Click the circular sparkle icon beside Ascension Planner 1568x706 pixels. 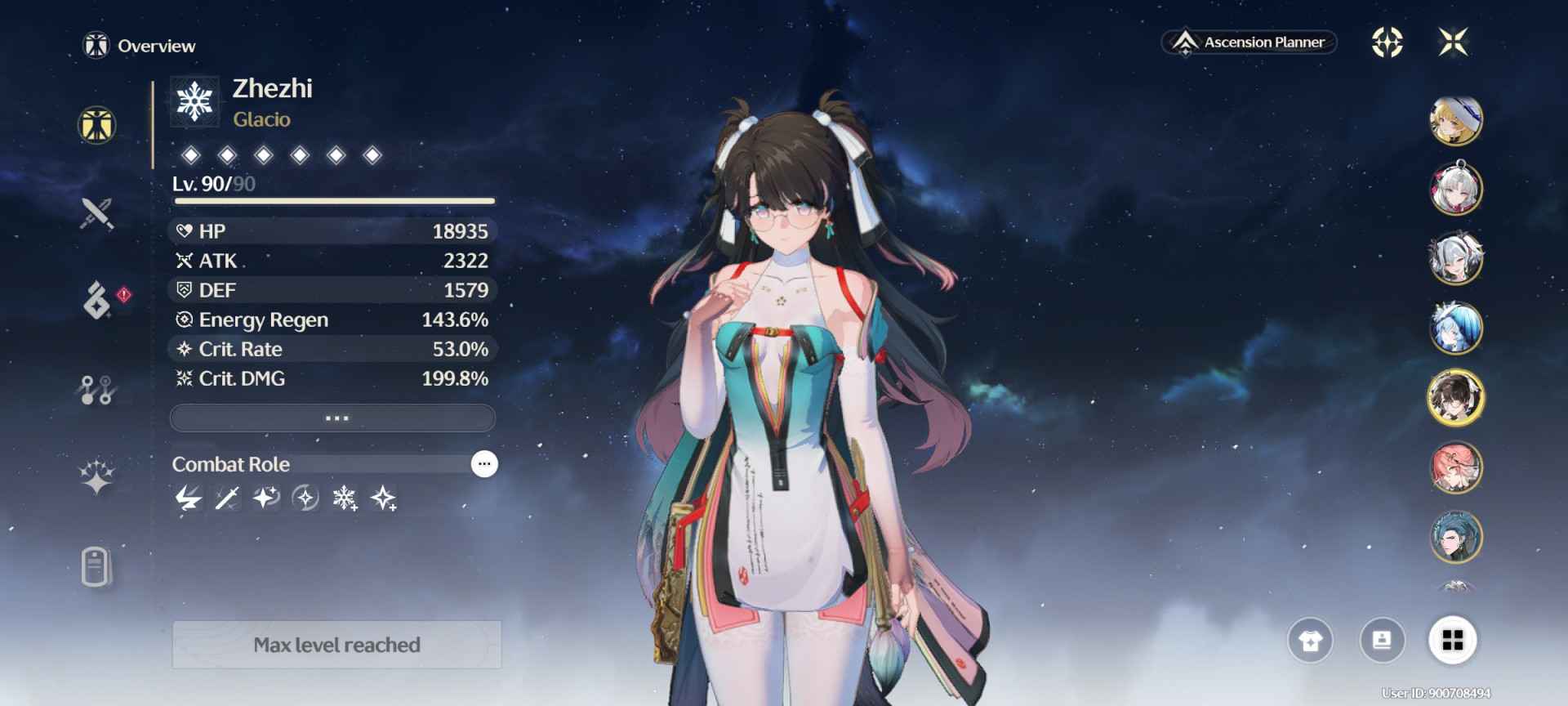(1387, 42)
